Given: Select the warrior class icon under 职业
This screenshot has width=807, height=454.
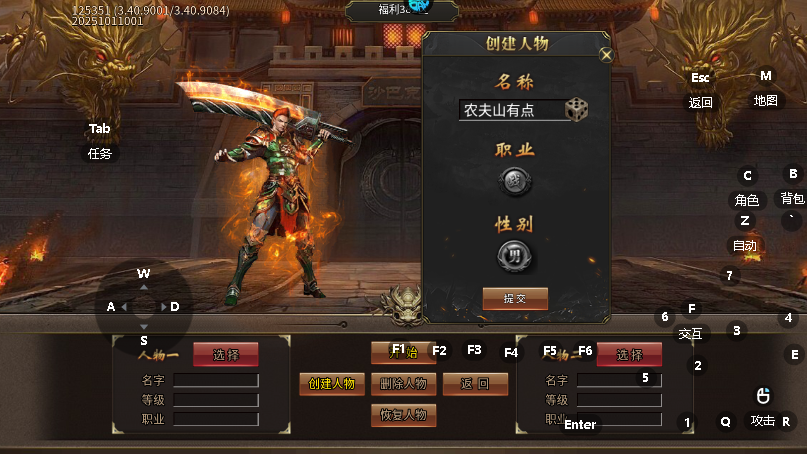Looking at the screenshot, I should point(515,182).
